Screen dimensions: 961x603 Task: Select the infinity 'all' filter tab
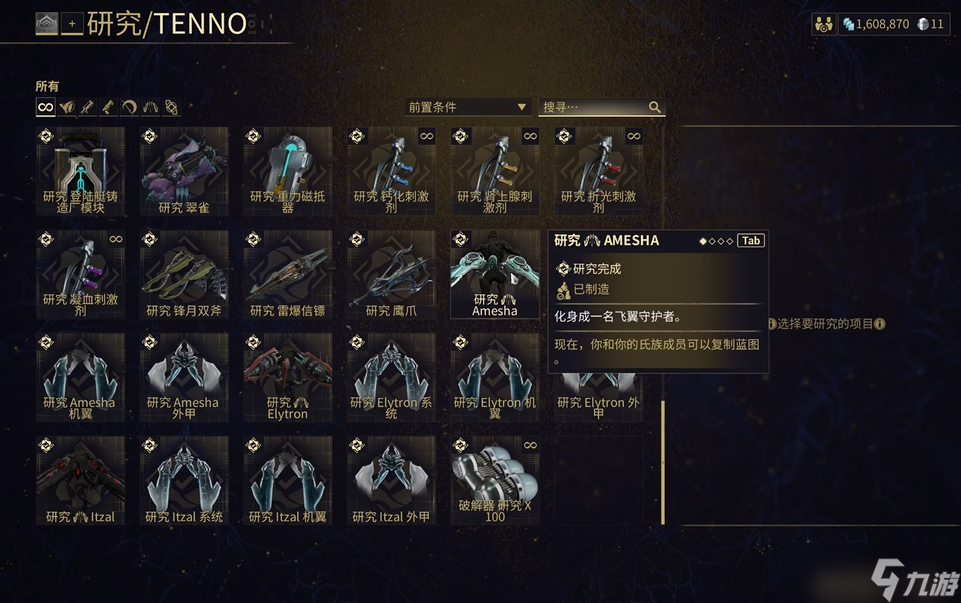(45, 107)
